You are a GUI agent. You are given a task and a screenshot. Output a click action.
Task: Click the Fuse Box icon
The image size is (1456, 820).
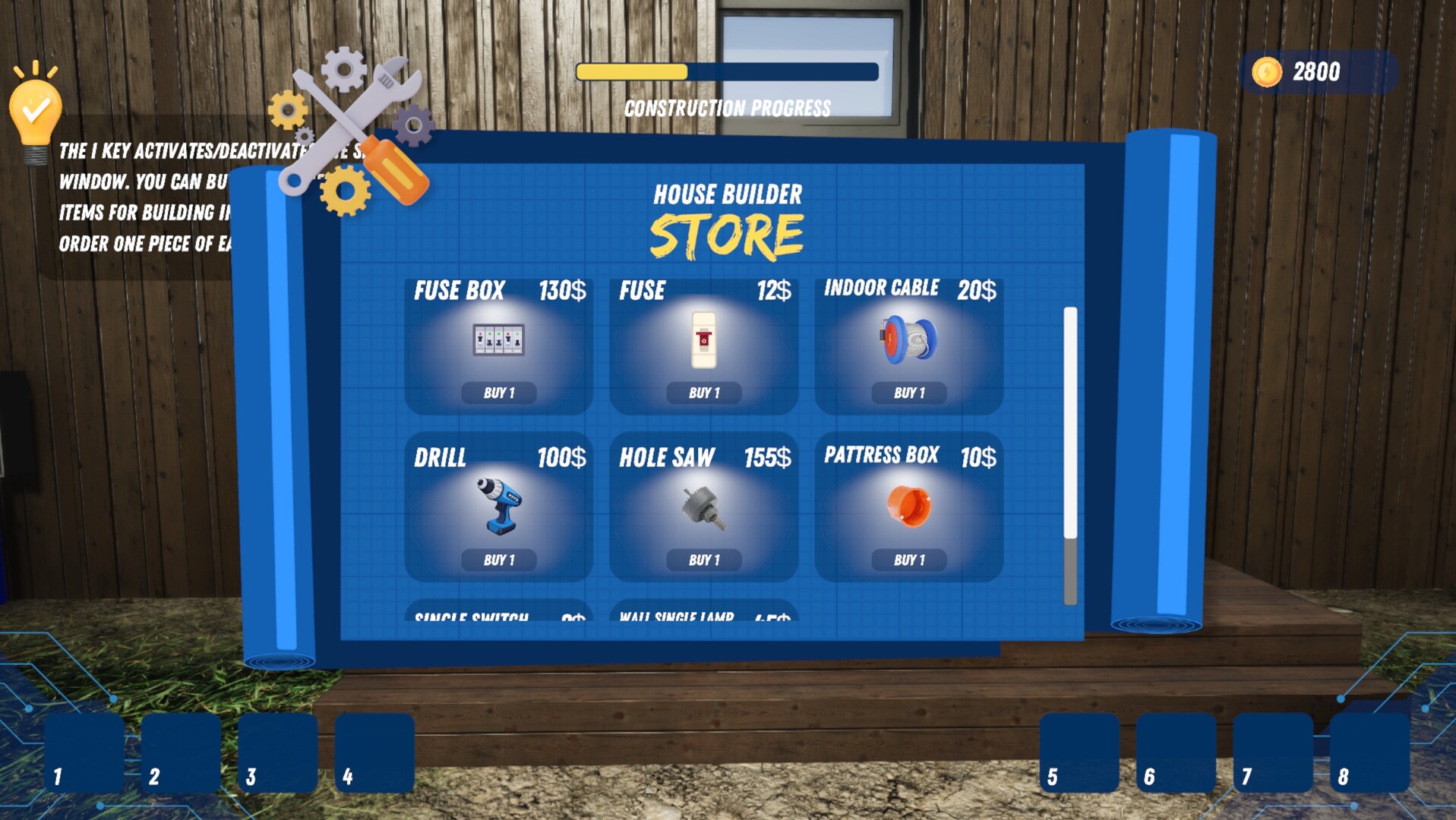click(x=497, y=340)
